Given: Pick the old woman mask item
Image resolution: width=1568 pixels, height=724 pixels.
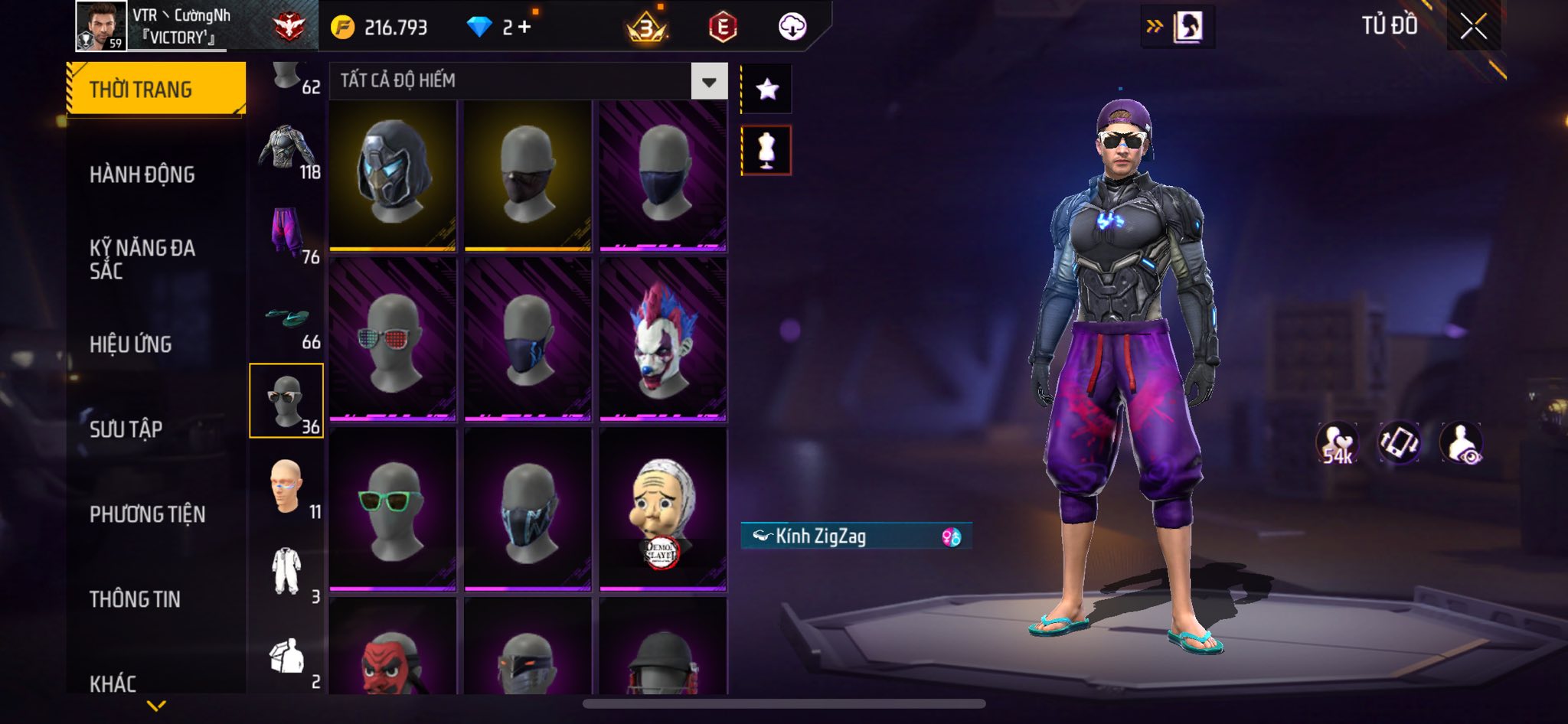Looking at the screenshot, I should pyautogui.click(x=663, y=508).
